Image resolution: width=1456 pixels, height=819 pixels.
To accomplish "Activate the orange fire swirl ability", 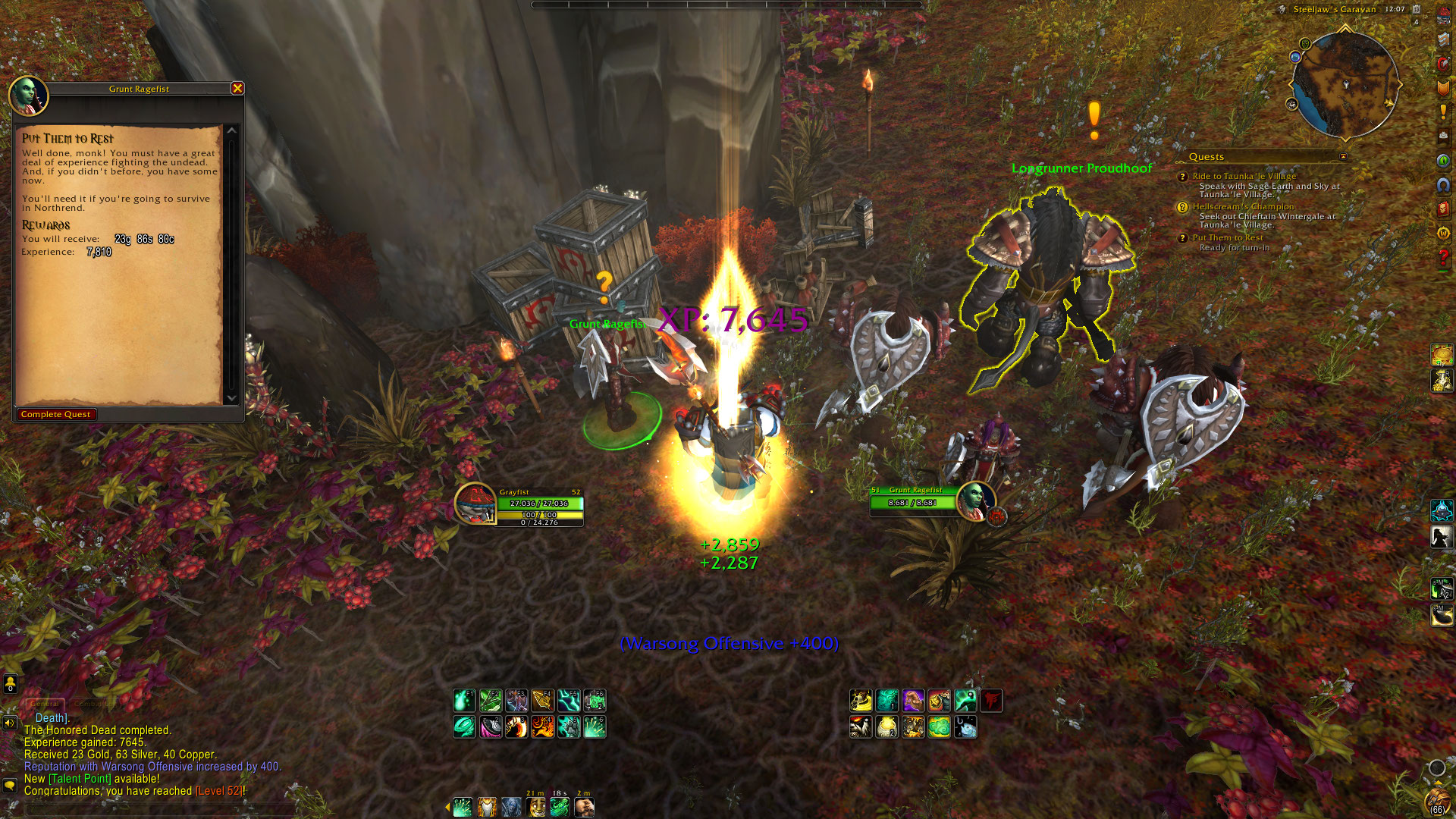I will (542, 727).
